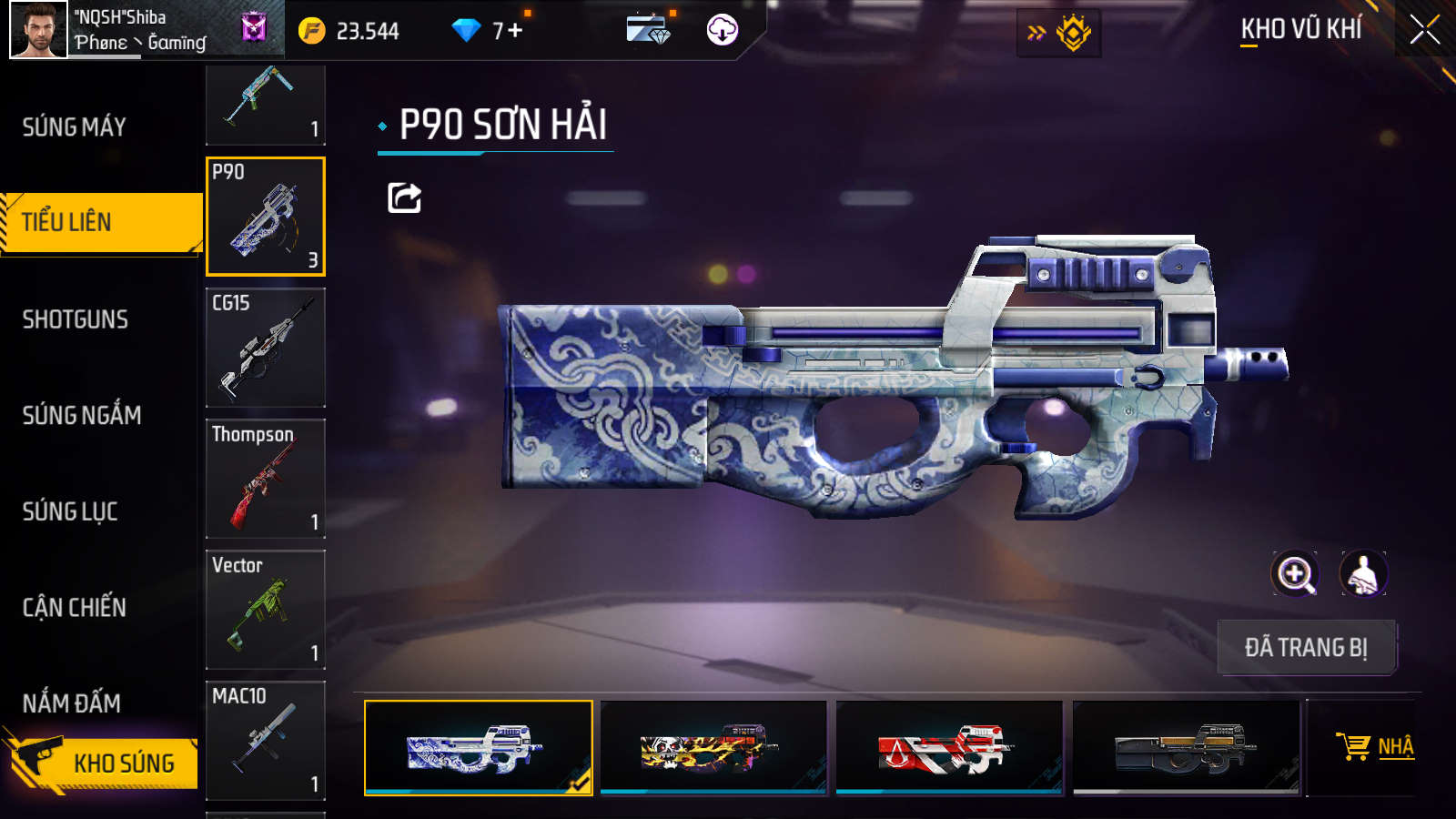
Task: Preview skin on character icon
Action: coord(1362,573)
